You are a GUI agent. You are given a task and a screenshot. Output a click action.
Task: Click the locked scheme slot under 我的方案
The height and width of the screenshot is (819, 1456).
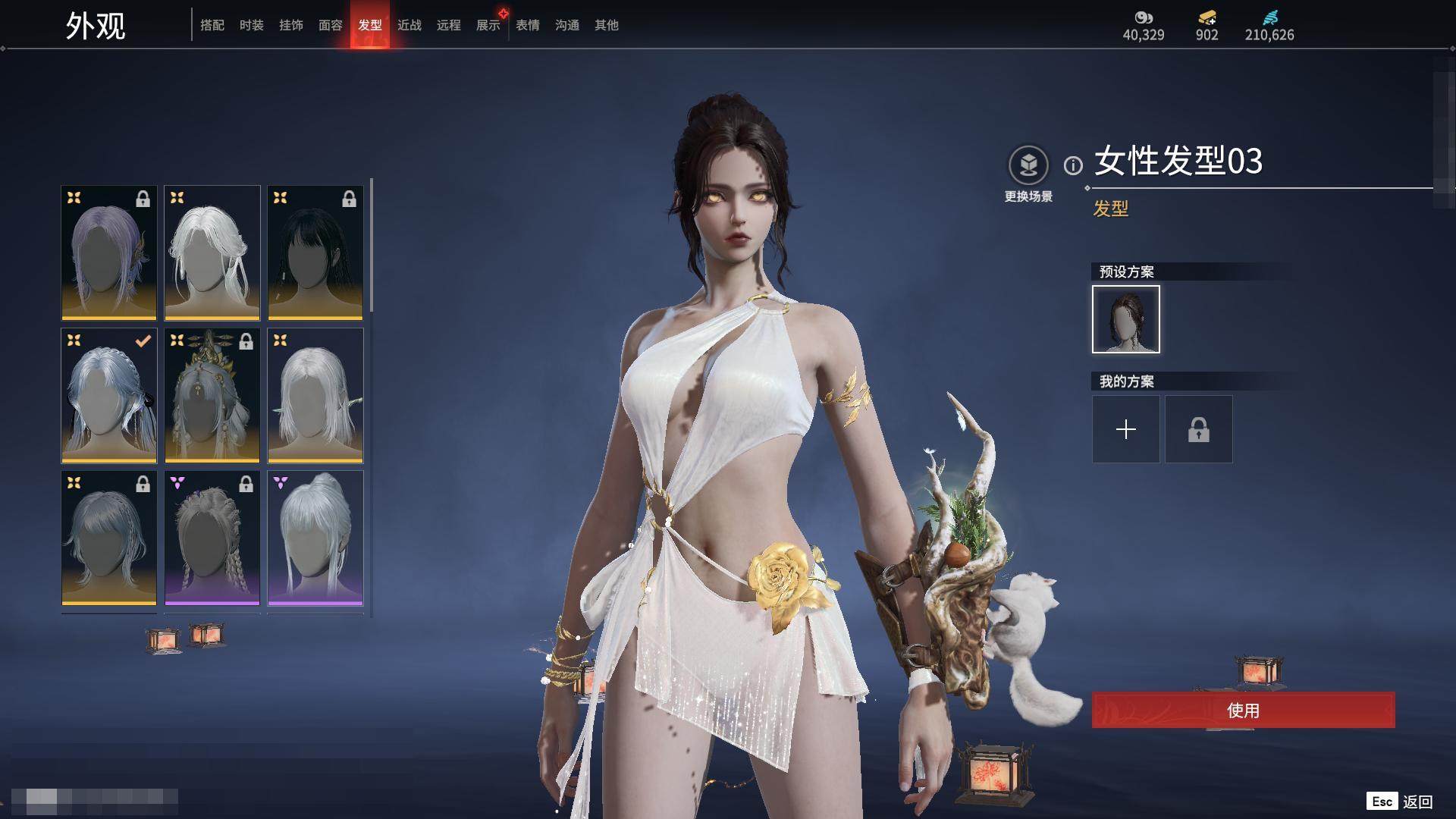(1198, 429)
